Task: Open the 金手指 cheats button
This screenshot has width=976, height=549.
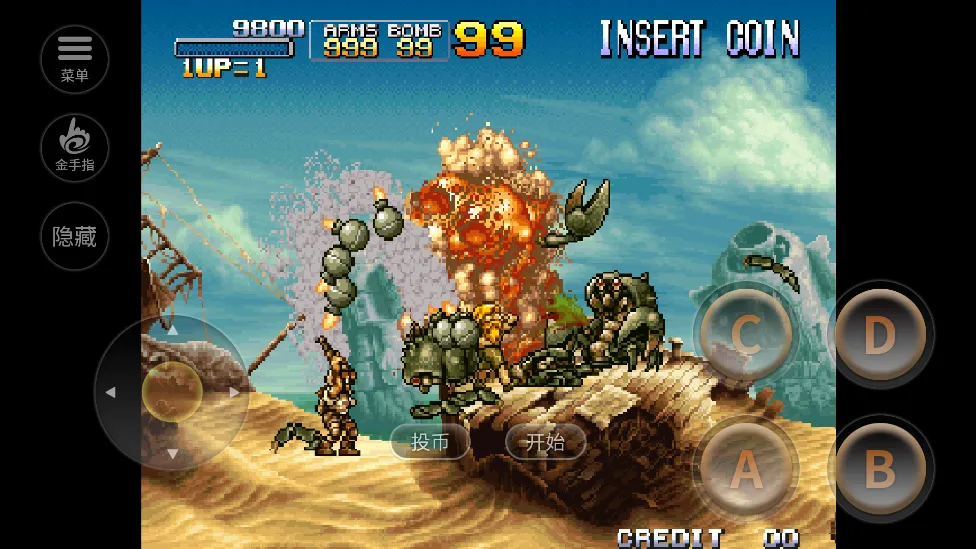Action: (75, 148)
